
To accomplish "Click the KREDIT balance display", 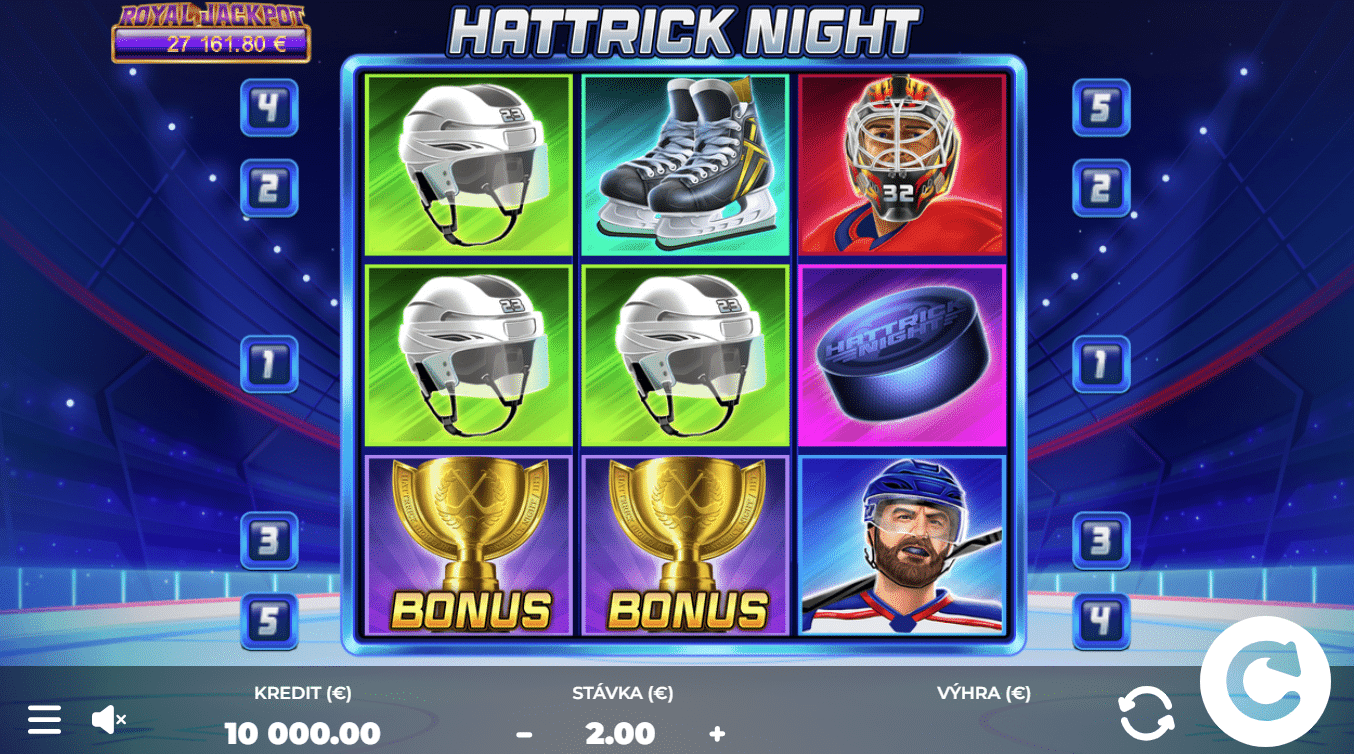I will click(304, 733).
